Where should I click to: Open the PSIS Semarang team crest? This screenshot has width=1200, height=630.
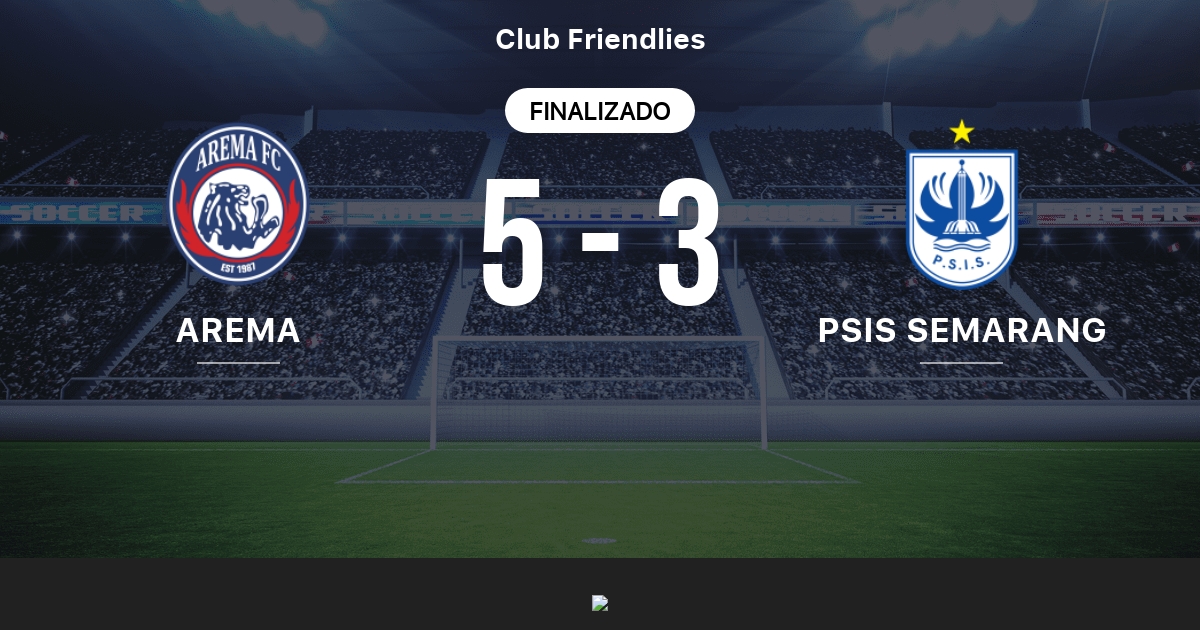[961, 215]
